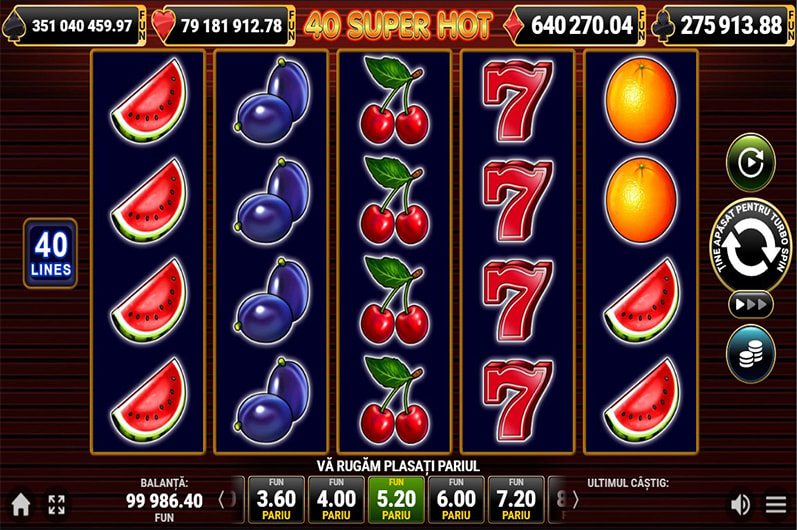
Task: Go to the home lobby
Action: pyautogui.click(x=20, y=505)
